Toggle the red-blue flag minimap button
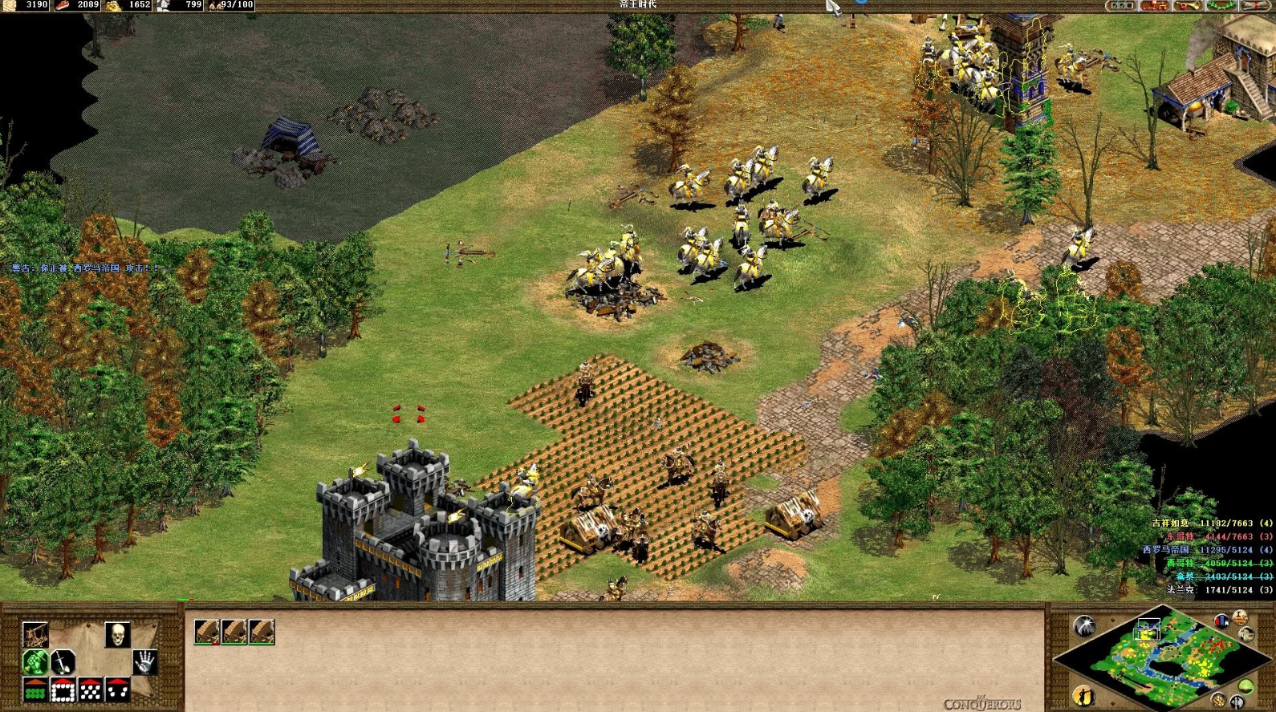Viewport: 1276px width, 712px height. coord(1221,622)
